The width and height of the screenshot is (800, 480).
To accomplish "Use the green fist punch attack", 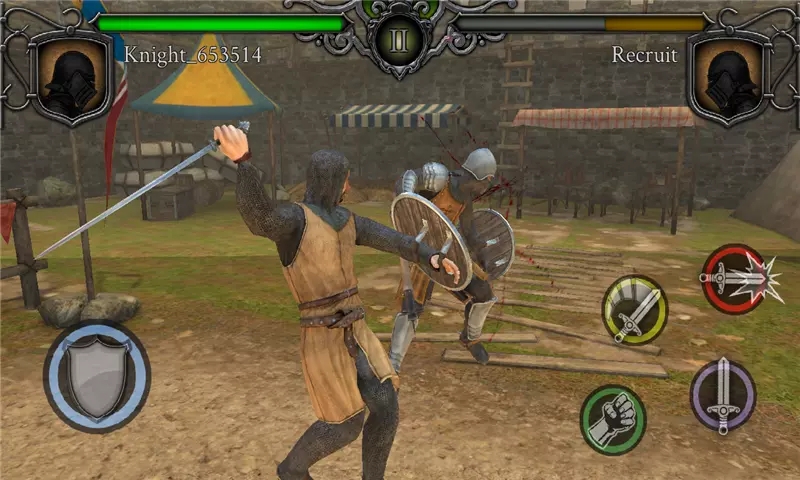I will (x=613, y=419).
